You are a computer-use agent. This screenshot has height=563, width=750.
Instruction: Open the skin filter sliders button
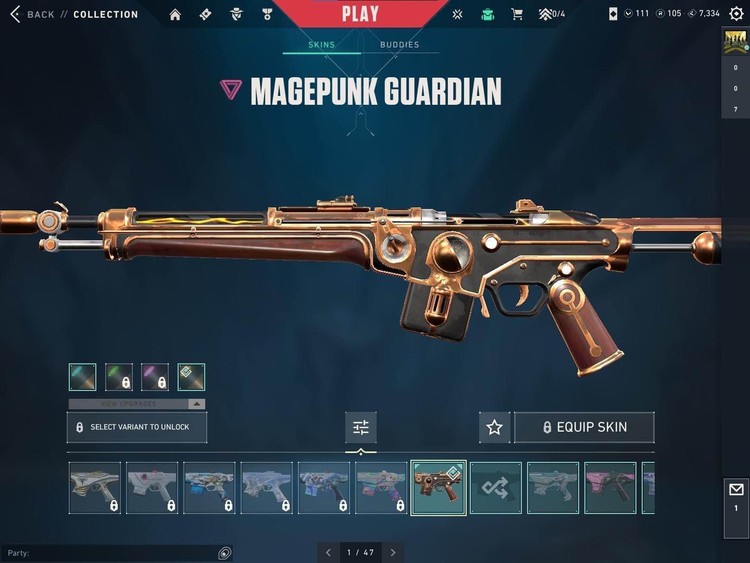[x=361, y=427]
